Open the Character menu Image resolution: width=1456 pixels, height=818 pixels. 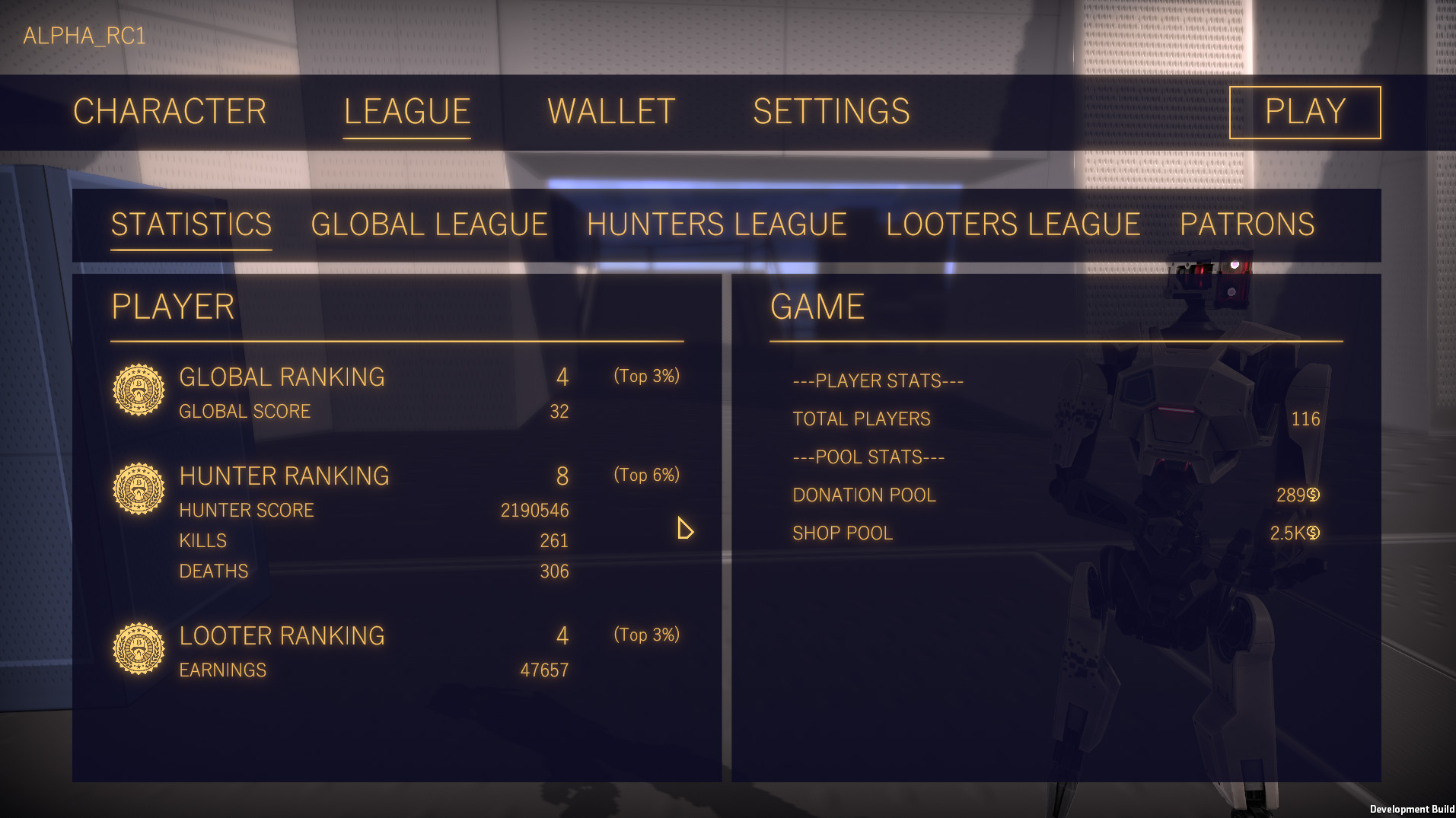(170, 112)
